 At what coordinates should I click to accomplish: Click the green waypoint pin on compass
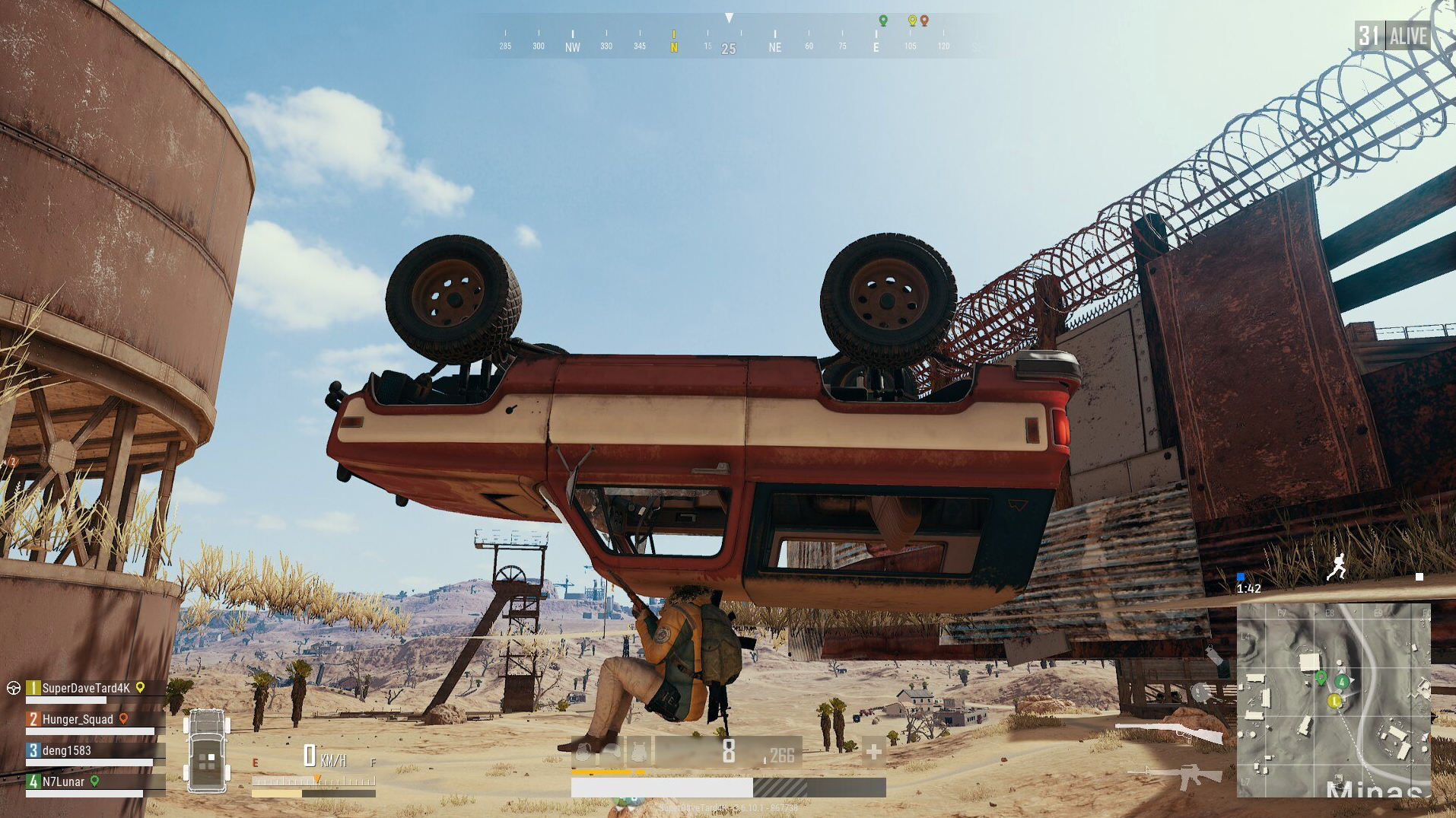tap(883, 21)
